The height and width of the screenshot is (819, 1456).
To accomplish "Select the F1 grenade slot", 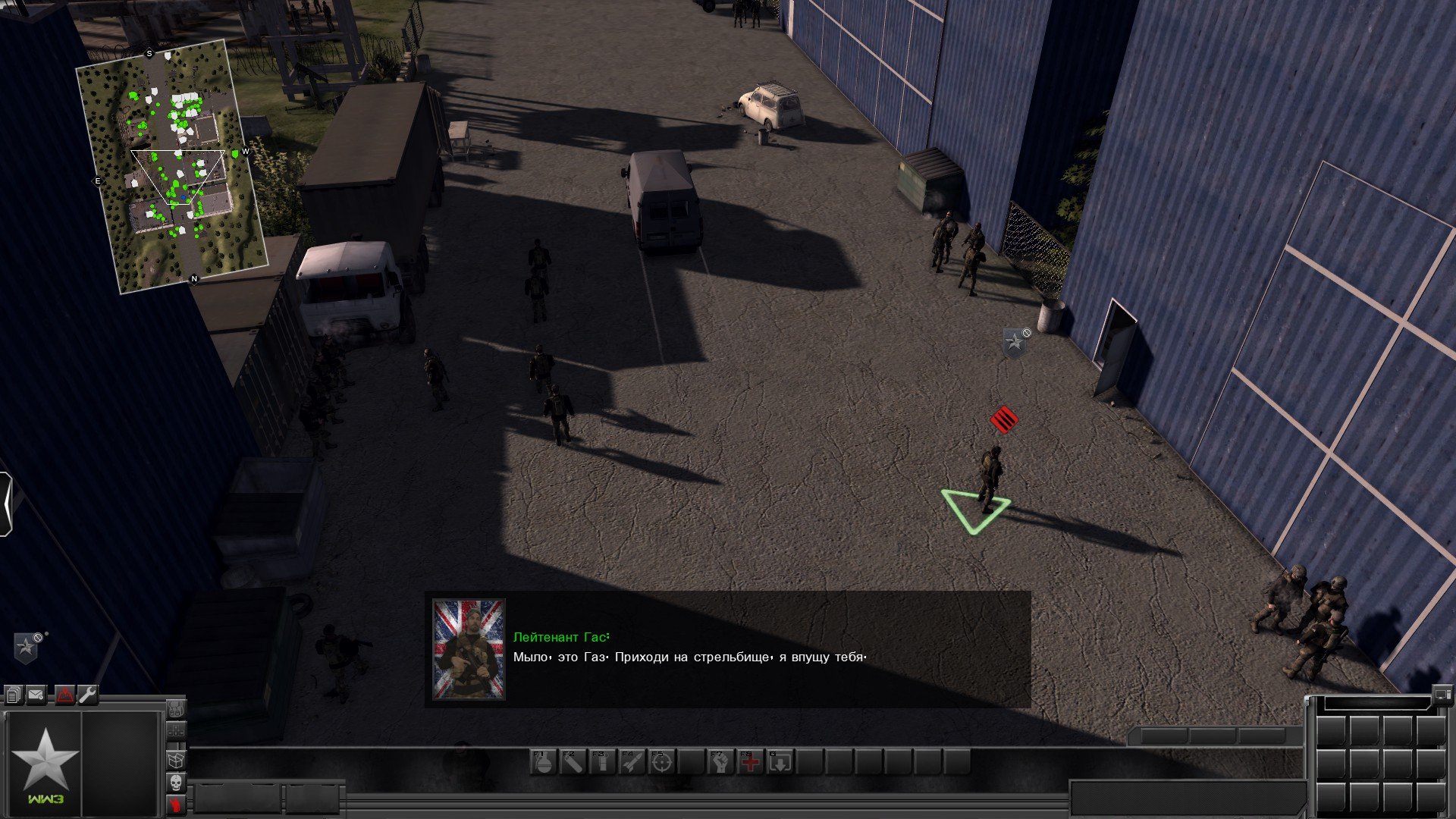I will 544,761.
